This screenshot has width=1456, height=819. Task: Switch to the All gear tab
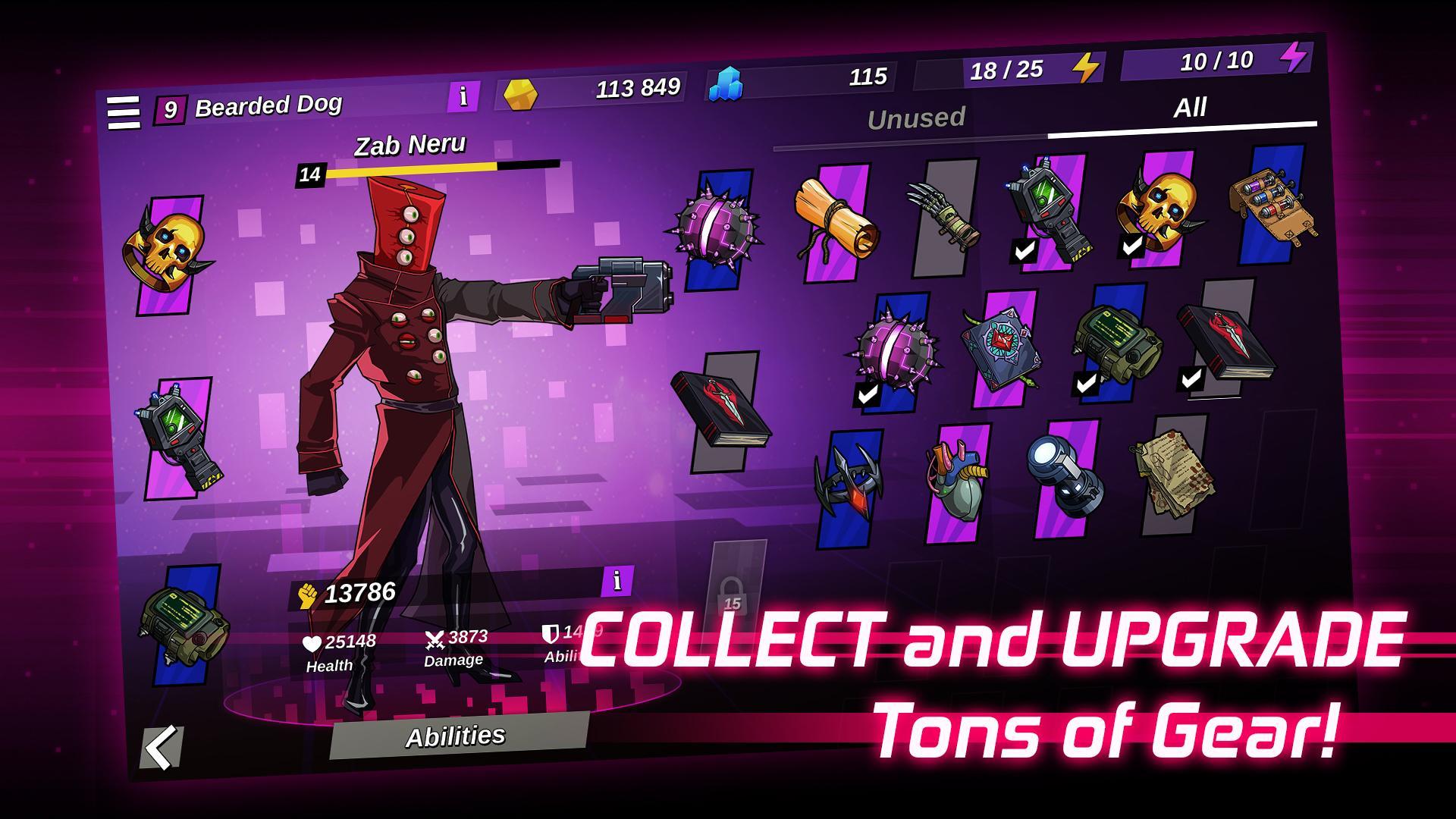[1189, 108]
